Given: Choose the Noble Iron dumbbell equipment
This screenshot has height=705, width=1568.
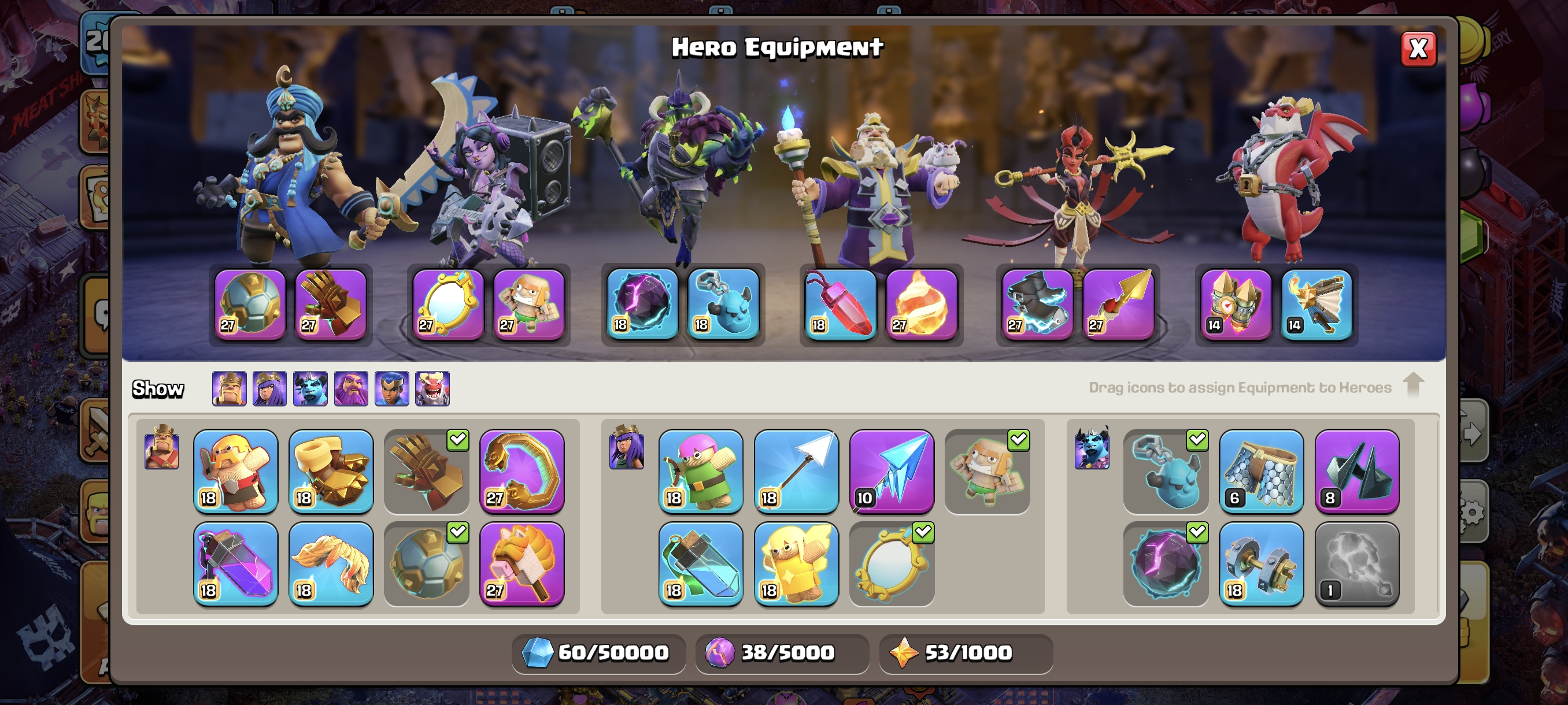Looking at the screenshot, I should point(1261,564).
